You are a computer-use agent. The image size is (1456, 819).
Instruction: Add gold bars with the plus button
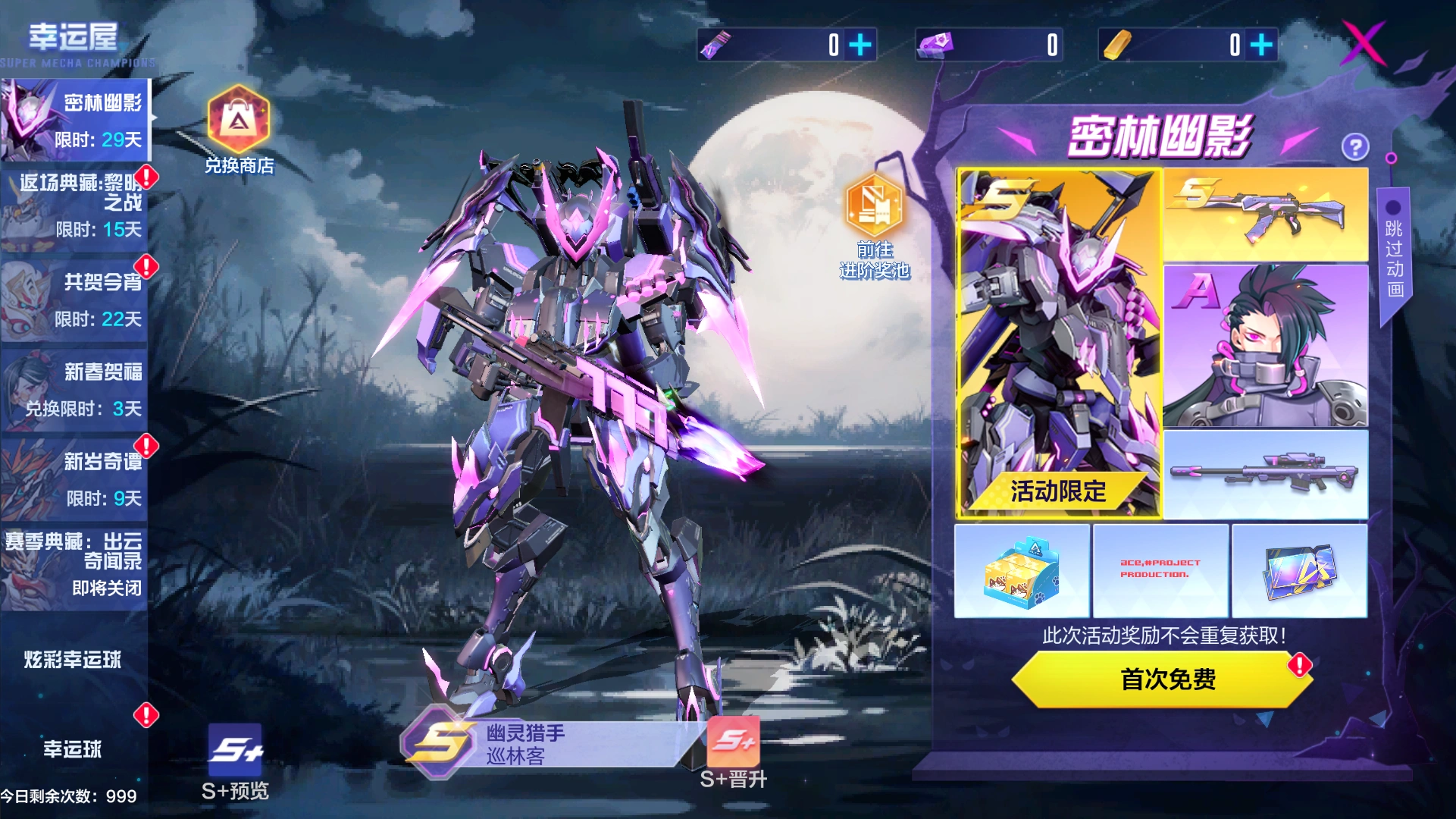[1261, 45]
